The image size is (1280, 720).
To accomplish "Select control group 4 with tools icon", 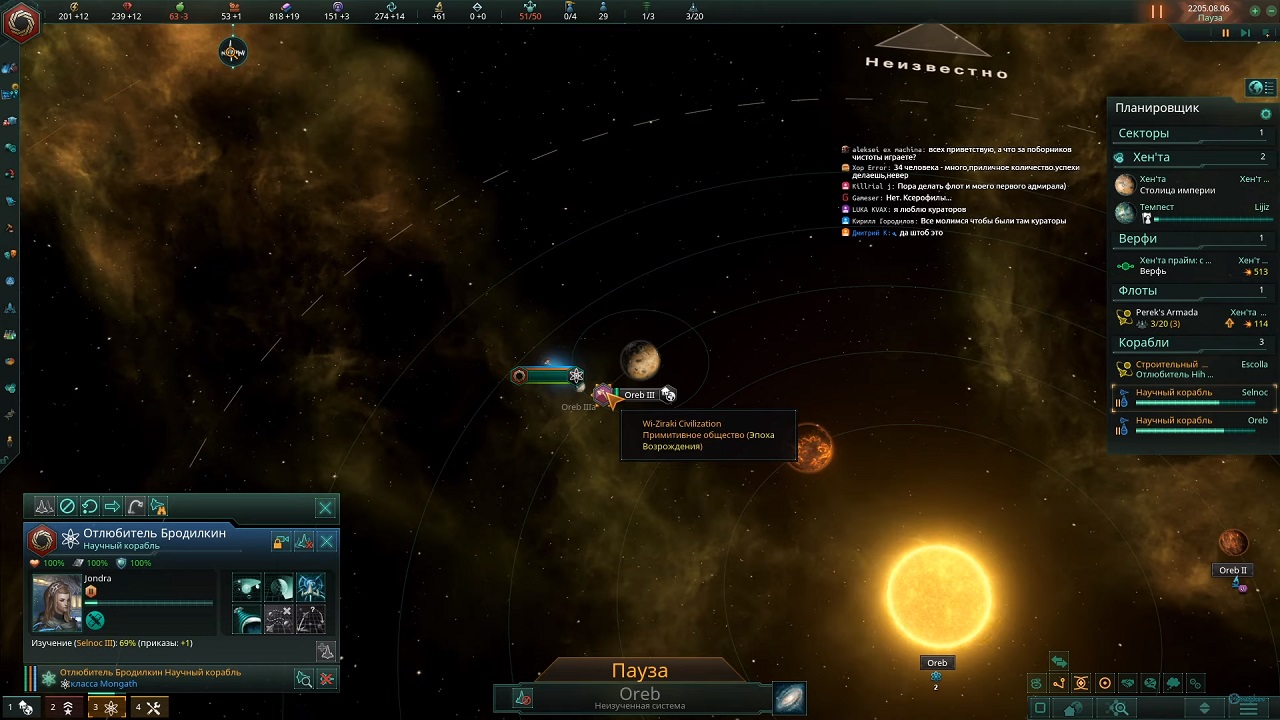I will [146, 708].
